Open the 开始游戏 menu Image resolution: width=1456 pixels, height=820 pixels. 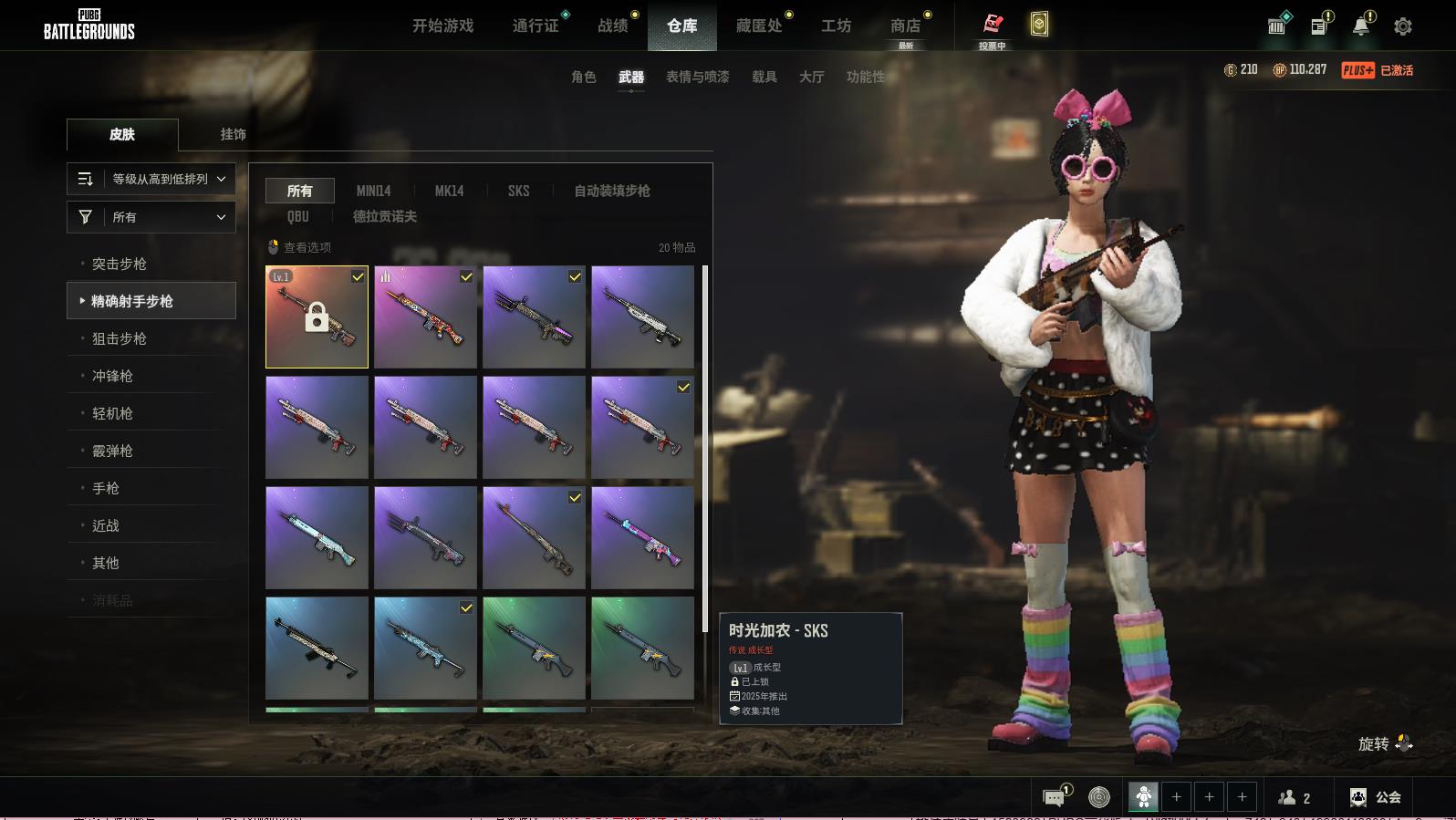tap(442, 26)
